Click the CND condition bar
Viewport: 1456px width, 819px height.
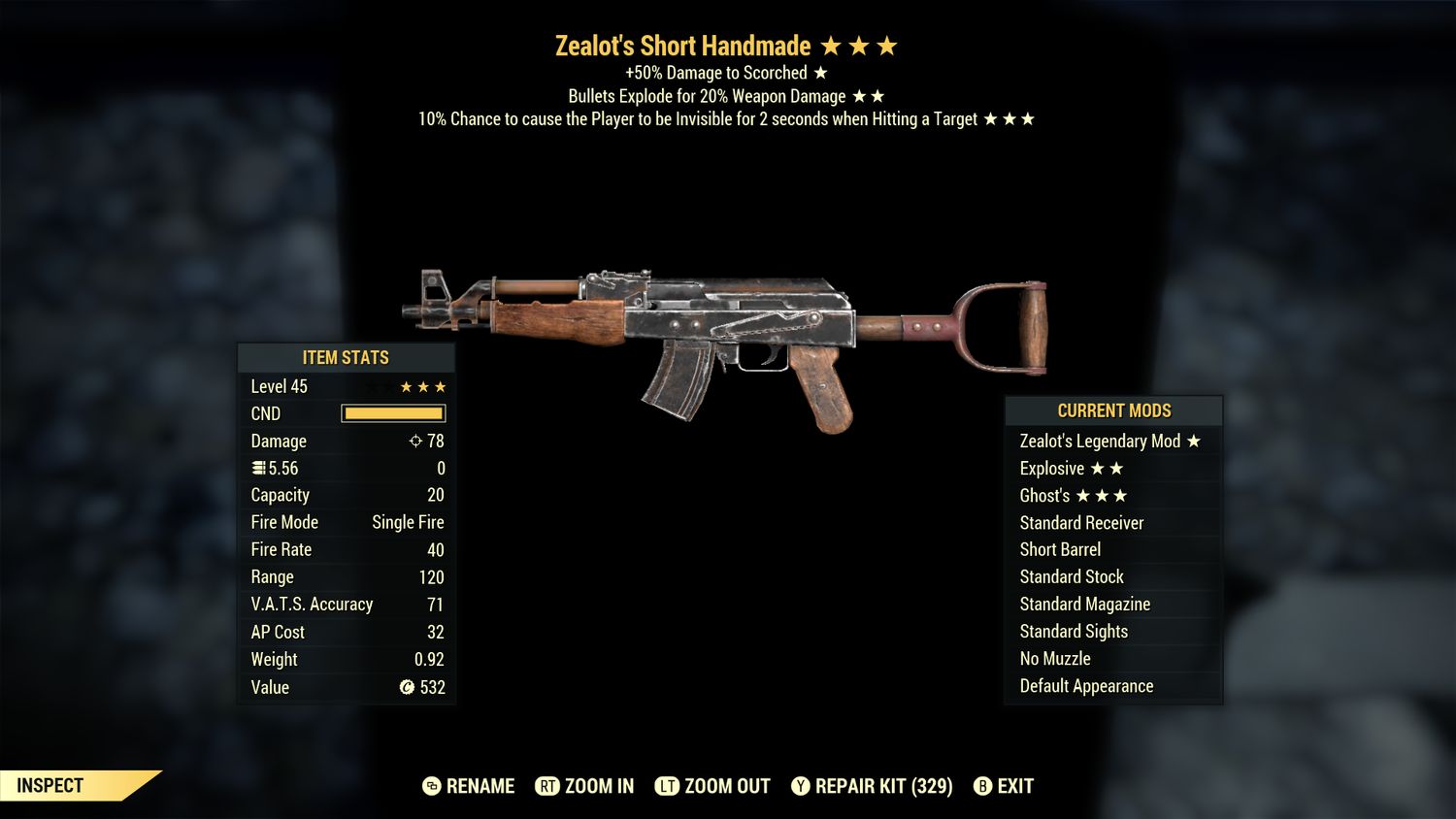point(392,413)
